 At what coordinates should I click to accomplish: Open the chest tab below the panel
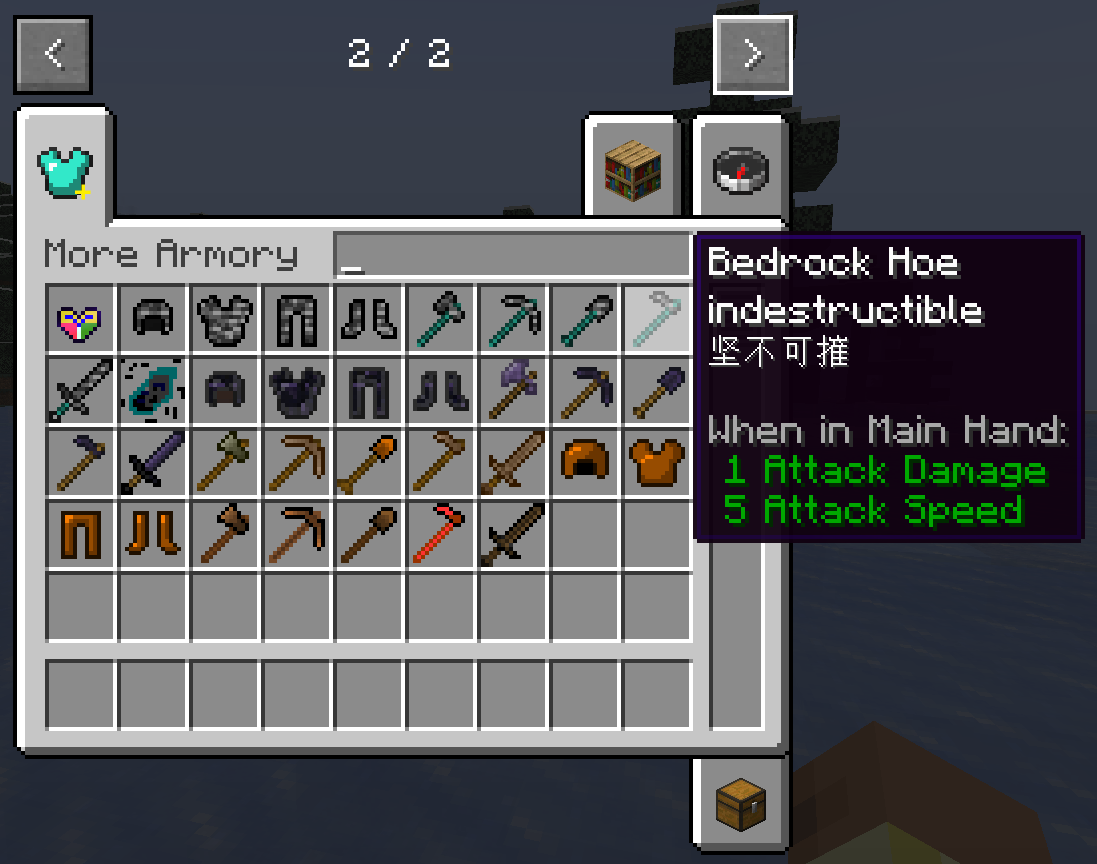[740, 802]
